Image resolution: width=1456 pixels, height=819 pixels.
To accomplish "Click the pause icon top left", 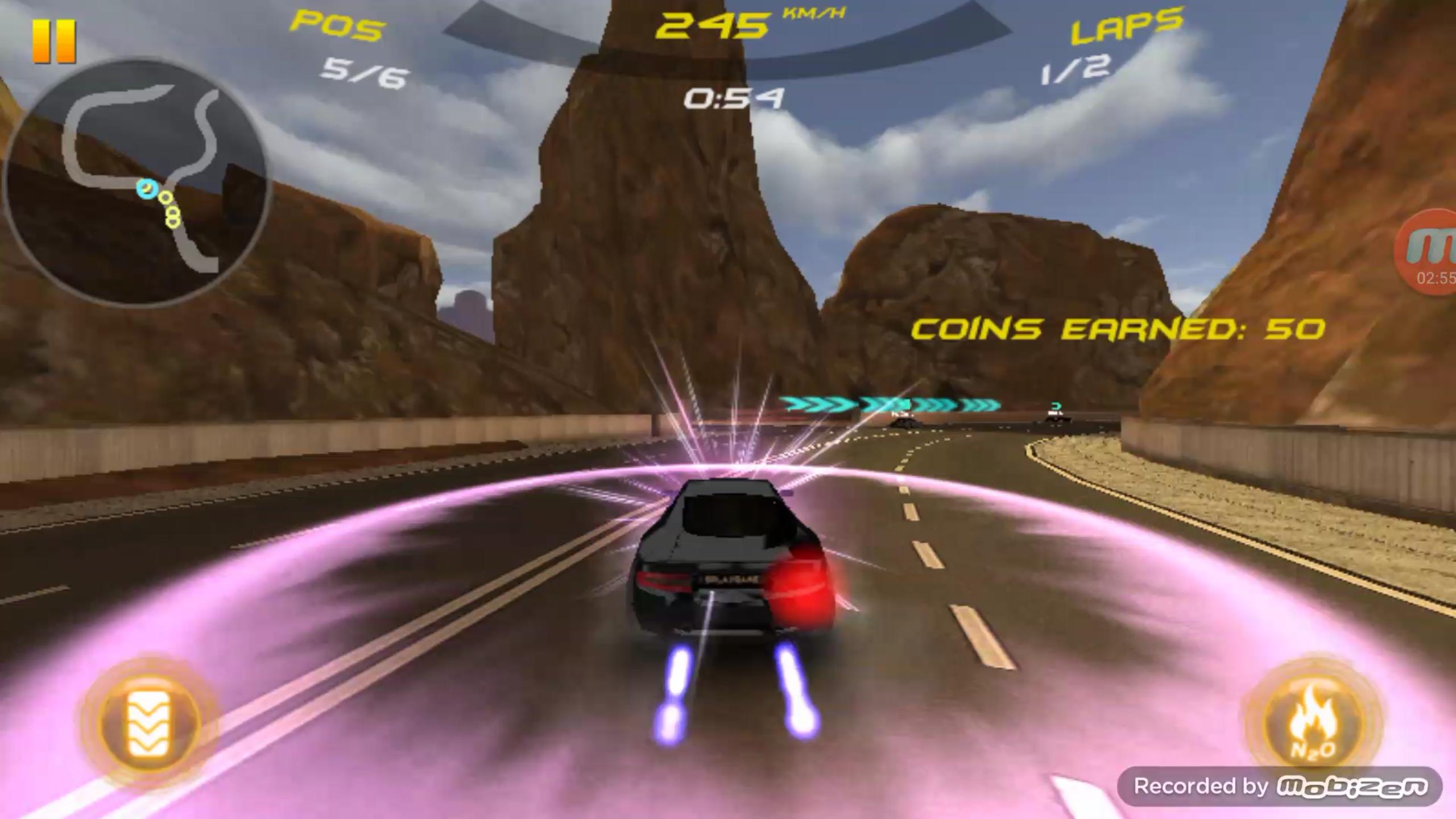I will (55, 39).
